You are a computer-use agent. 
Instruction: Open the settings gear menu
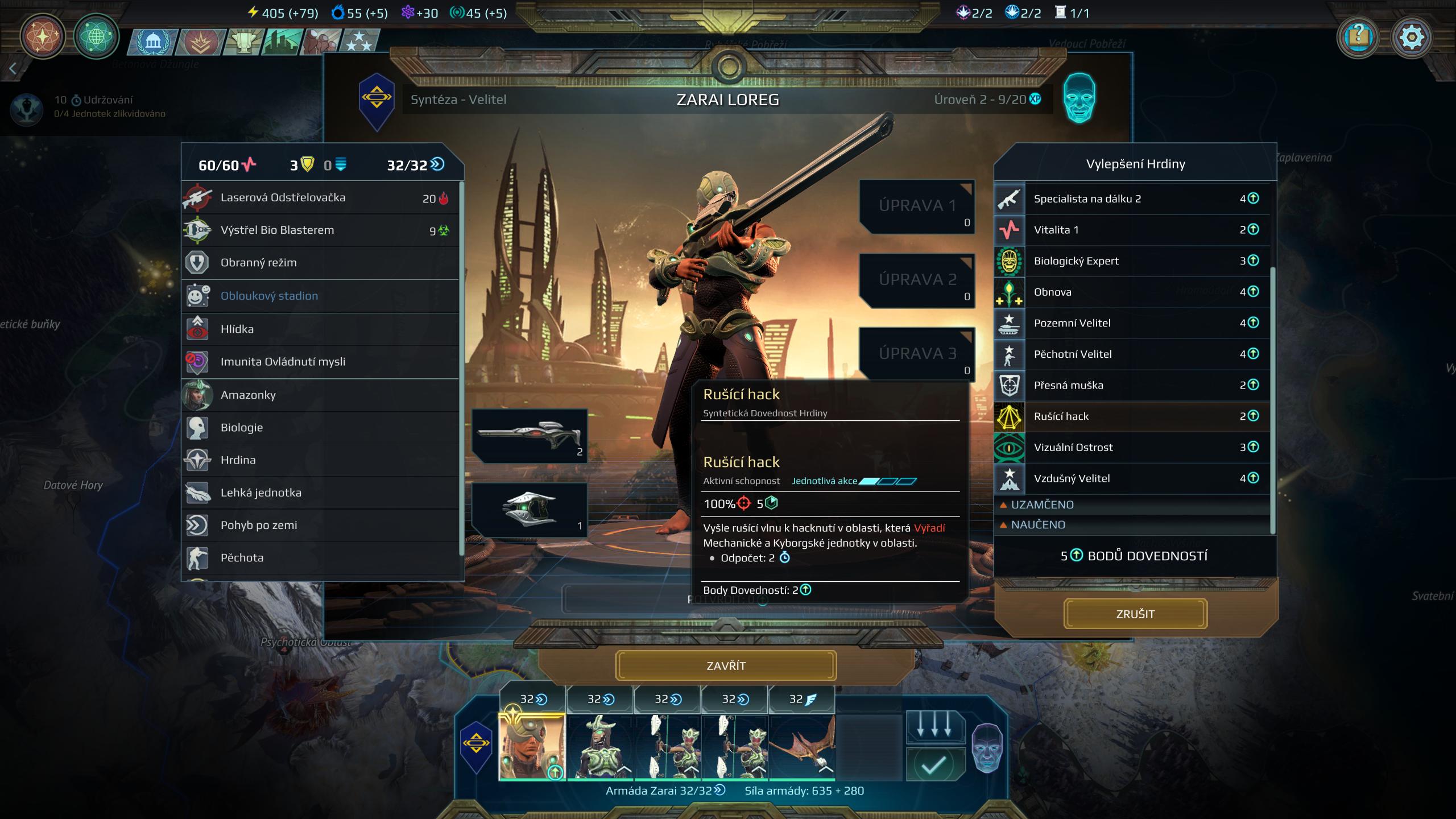click(x=1411, y=38)
